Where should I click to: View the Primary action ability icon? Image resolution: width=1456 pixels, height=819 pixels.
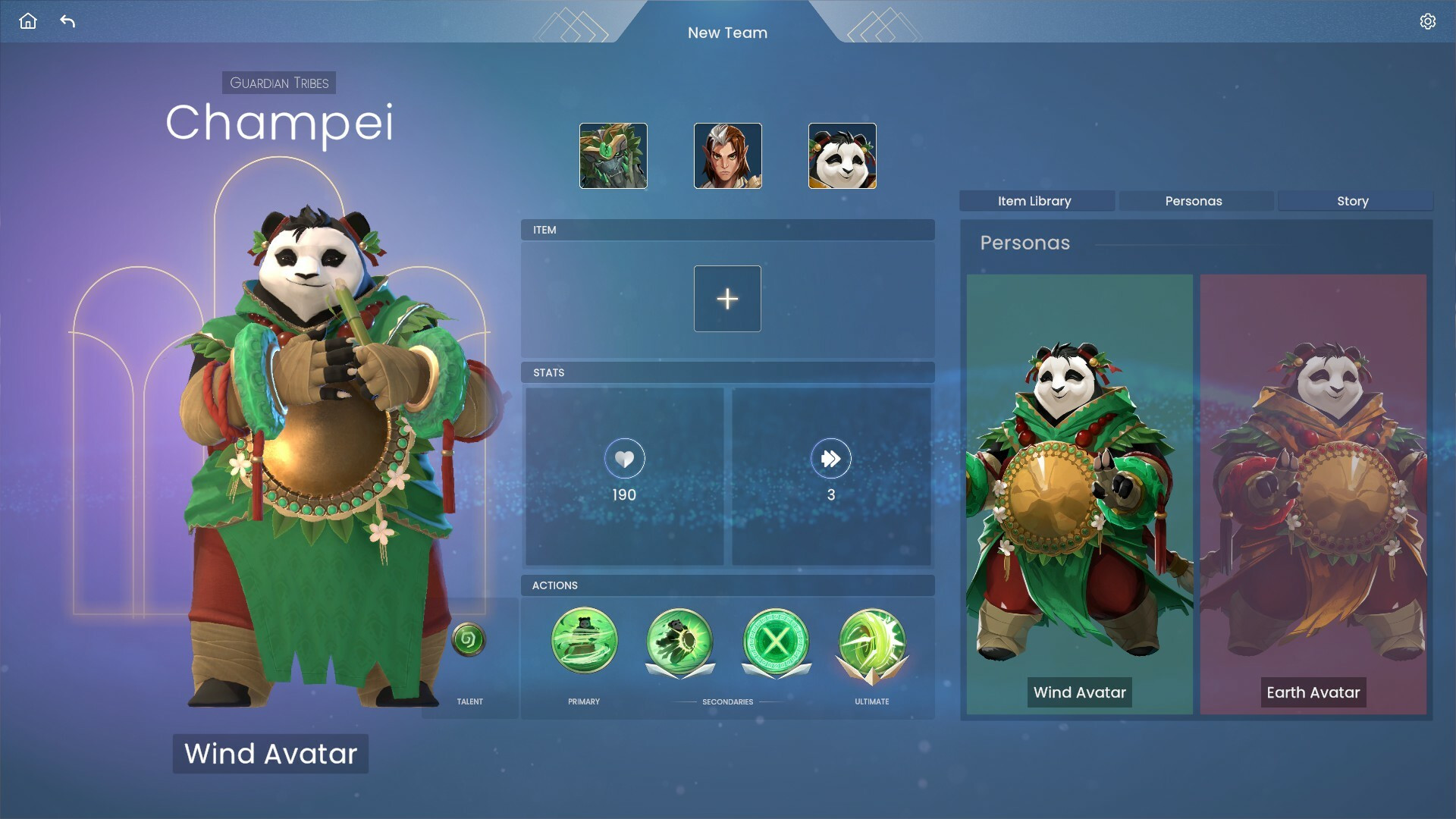point(584,642)
